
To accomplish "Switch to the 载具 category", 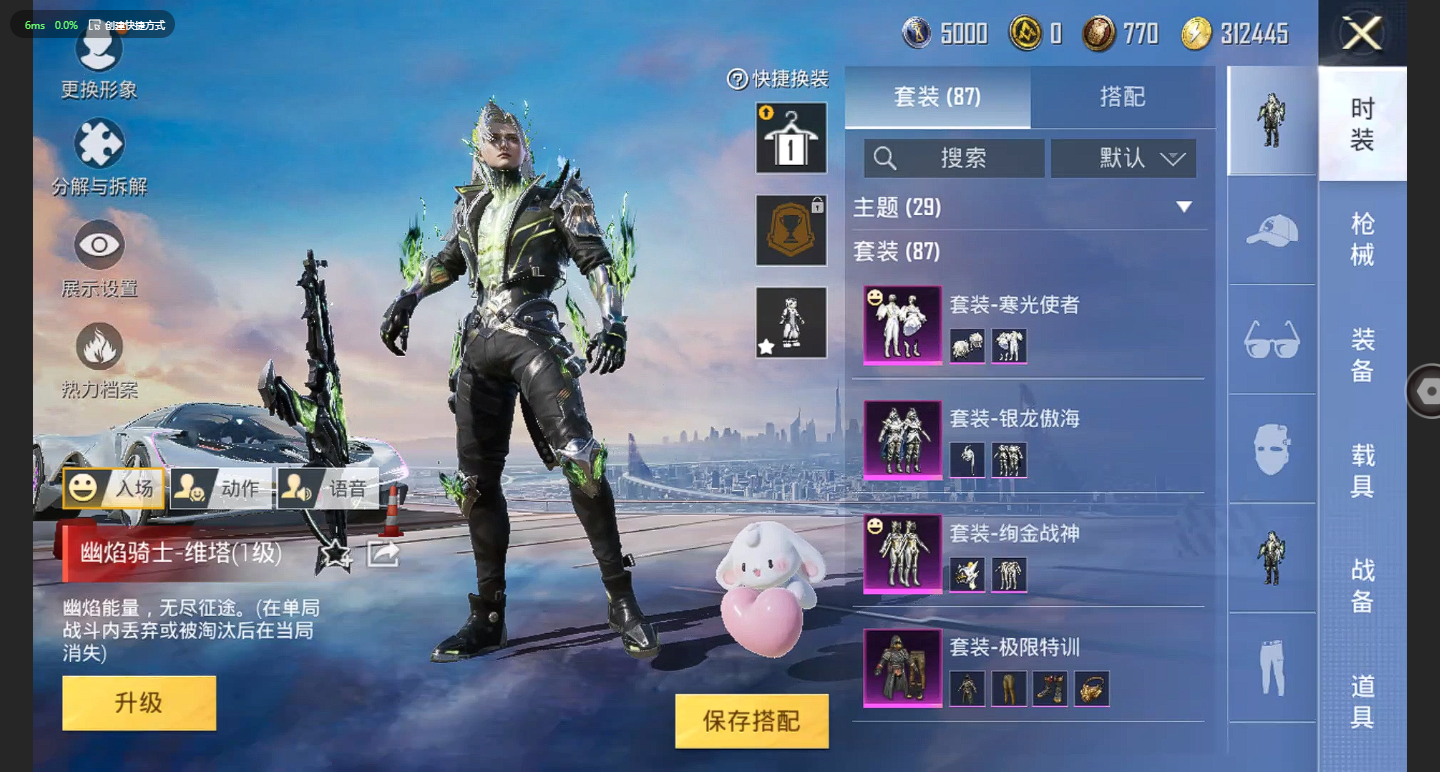I will [x=1362, y=471].
